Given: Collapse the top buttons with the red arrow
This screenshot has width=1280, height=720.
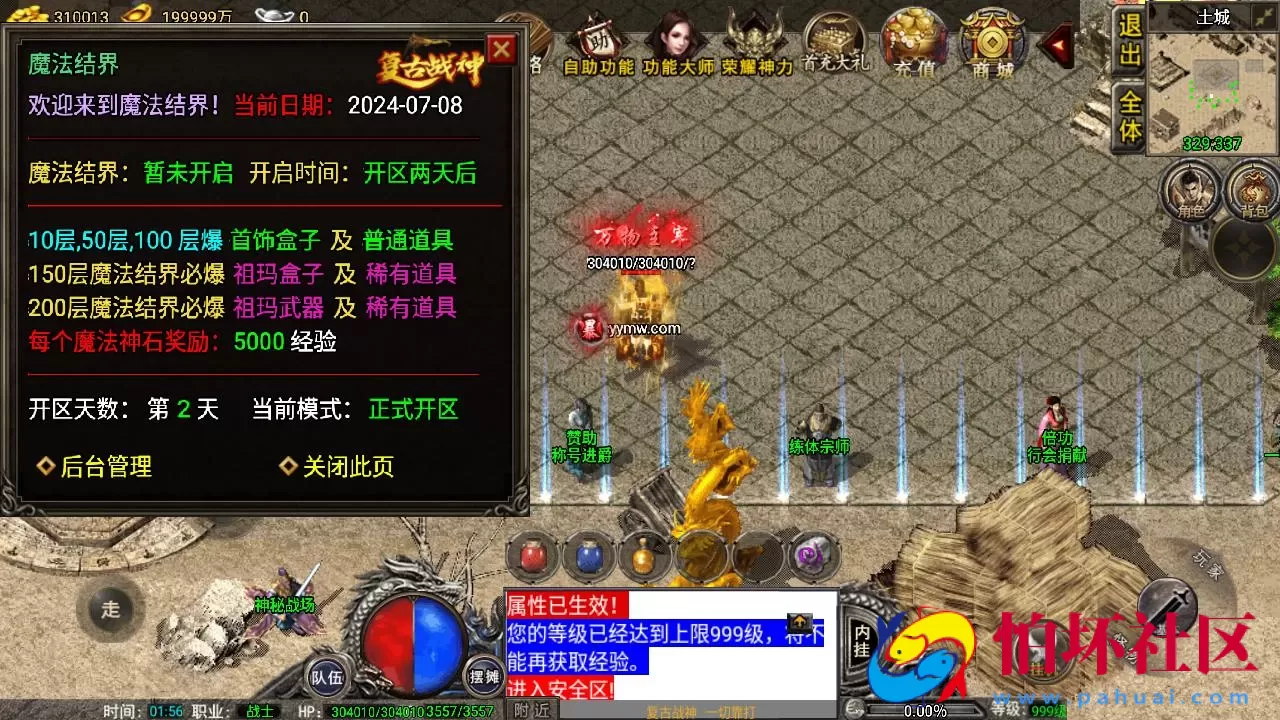Looking at the screenshot, I should pyautogui.click(x=1056, y=42).
